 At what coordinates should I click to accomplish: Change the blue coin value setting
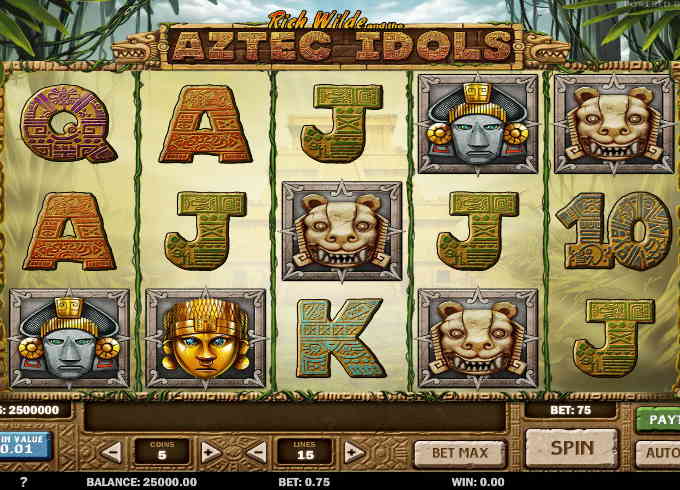pyautogui.click(x=25, y=445)
